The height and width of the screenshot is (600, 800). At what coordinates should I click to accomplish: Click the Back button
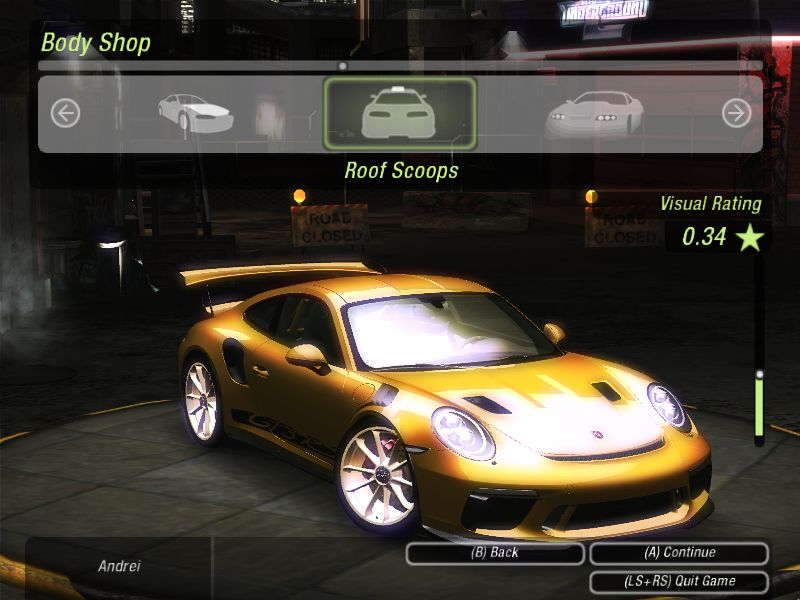(494, 553)
